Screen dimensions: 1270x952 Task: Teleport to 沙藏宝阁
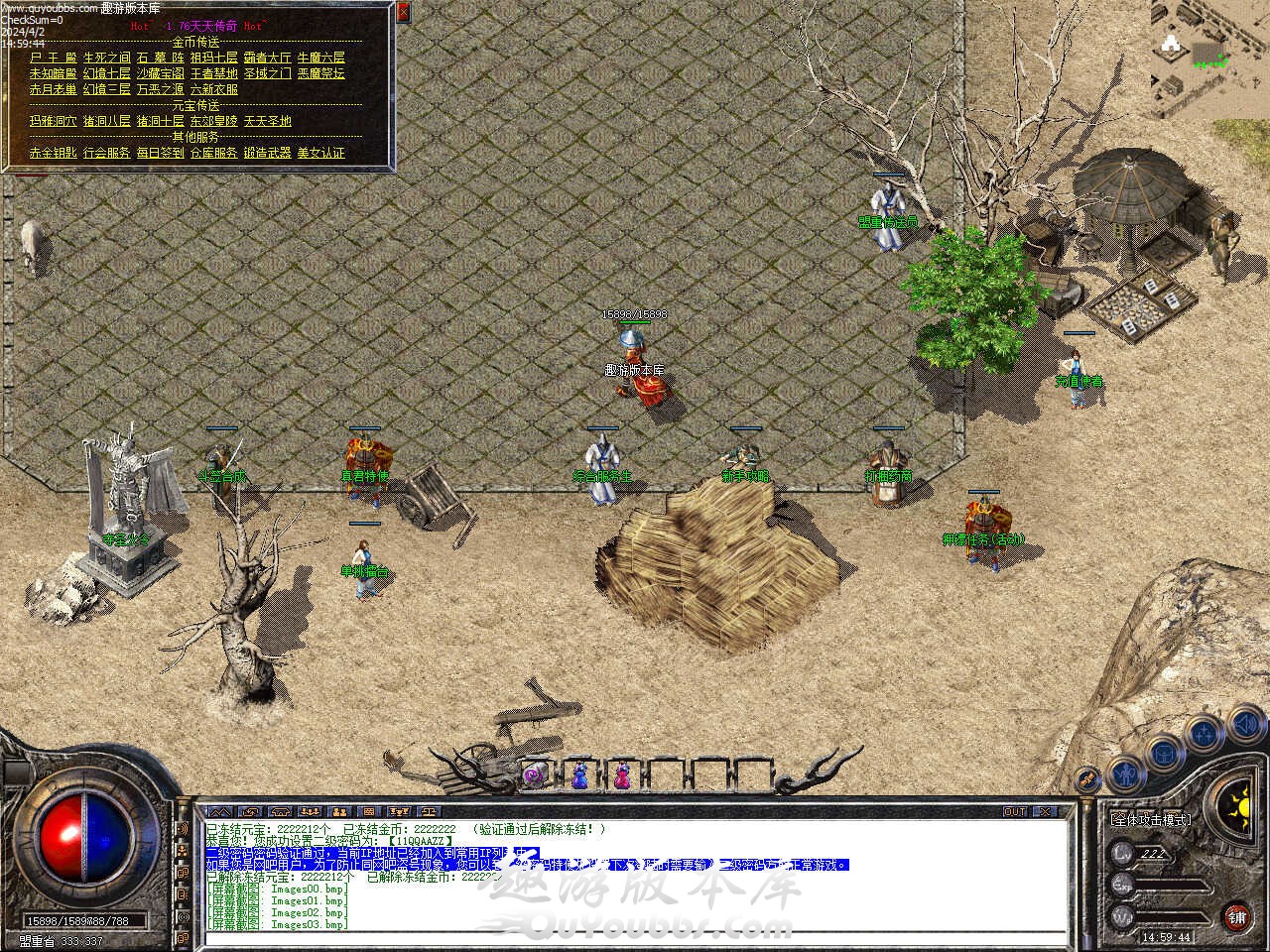tap(160, 73)
